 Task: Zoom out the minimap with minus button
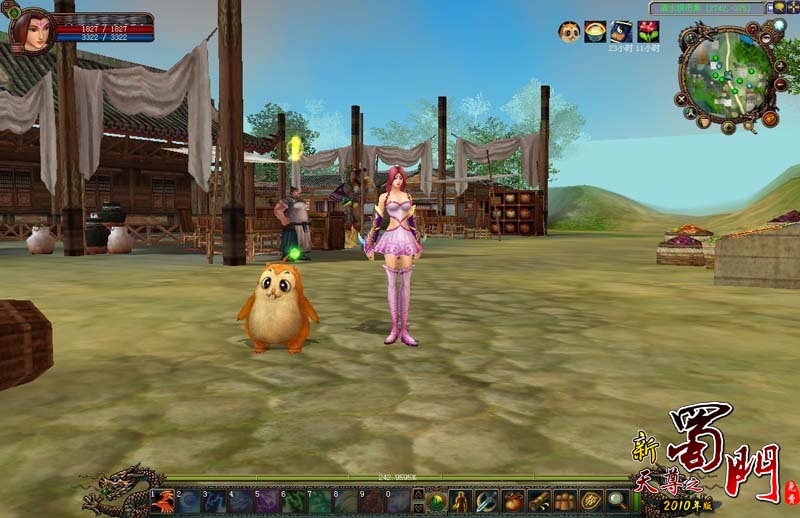[781, 85]
